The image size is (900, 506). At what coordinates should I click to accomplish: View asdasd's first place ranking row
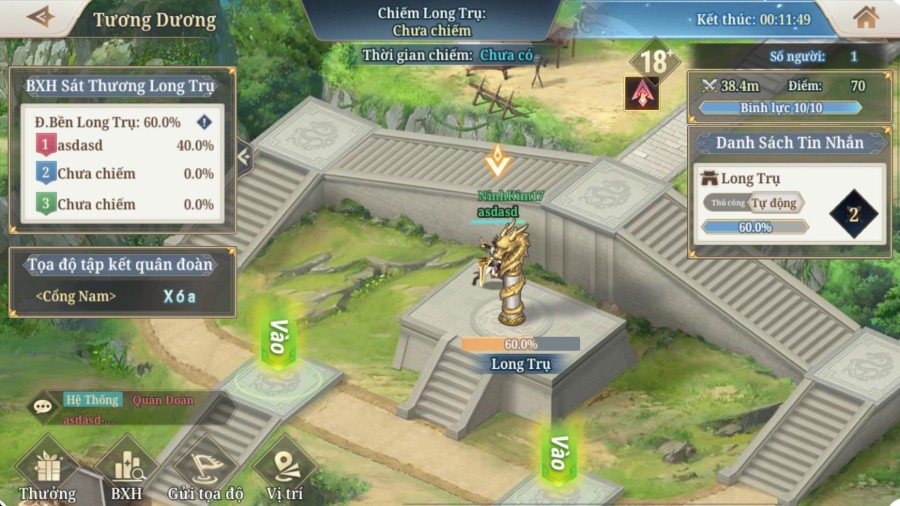(125, 145)
